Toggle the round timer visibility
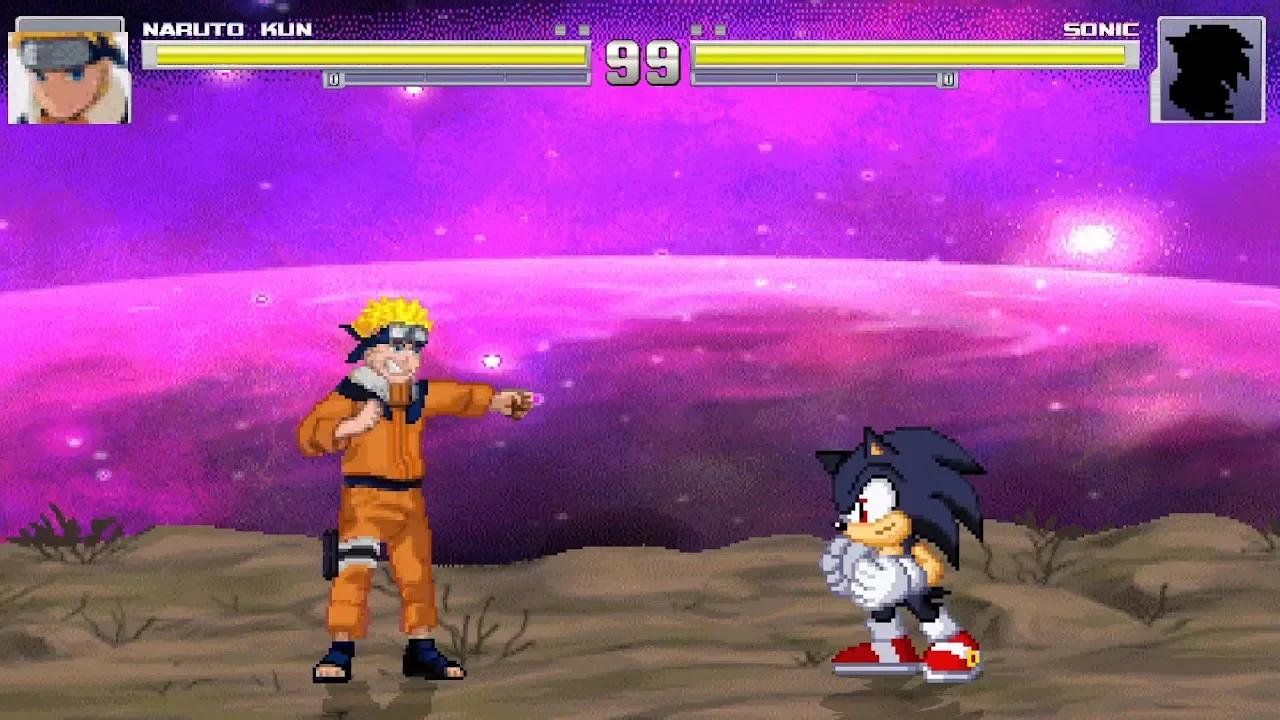Image resolution: width=1280 pixels, height=720 pixels. coord(641,65)
